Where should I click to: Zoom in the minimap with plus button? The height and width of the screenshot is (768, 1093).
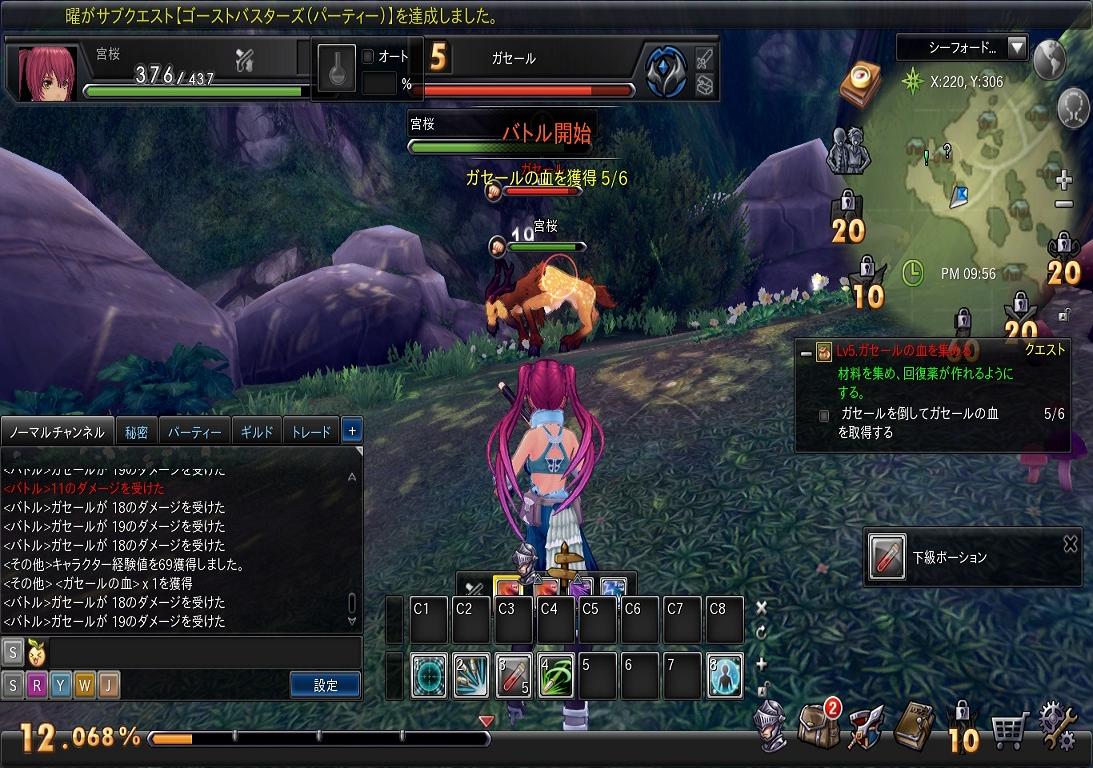(1064, 181)
